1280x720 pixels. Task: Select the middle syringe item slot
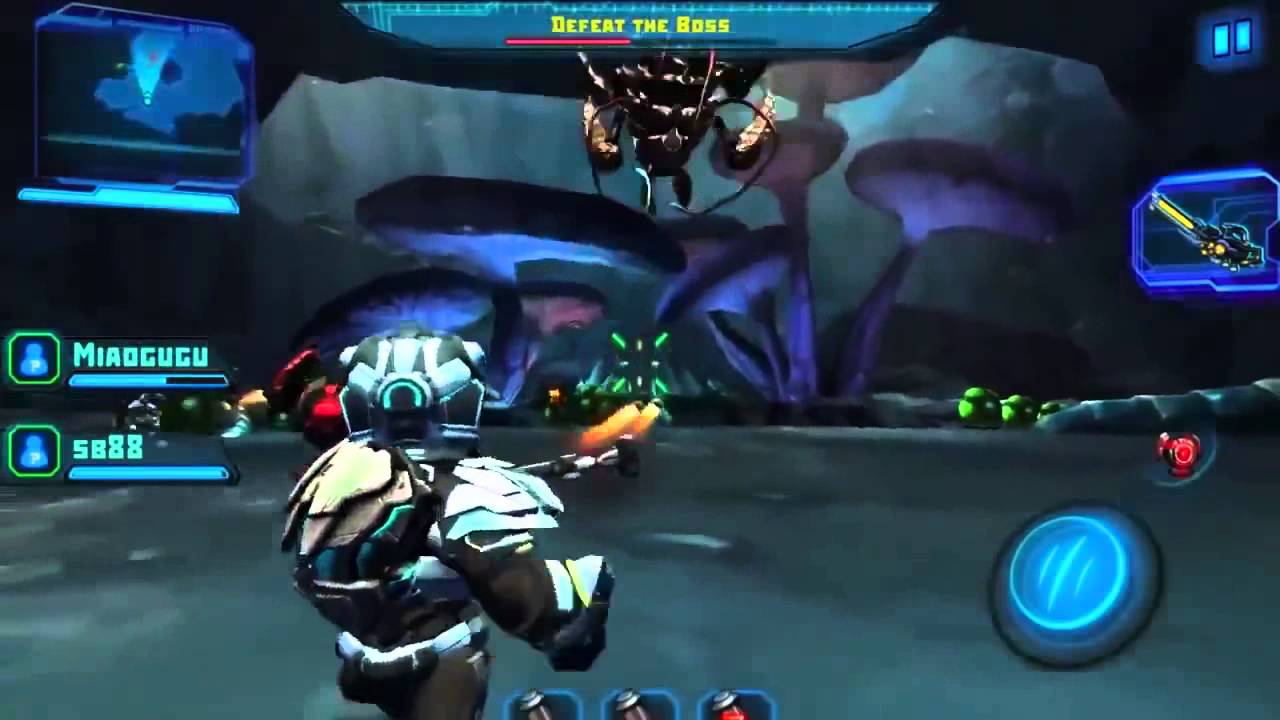tap(632, 710)
